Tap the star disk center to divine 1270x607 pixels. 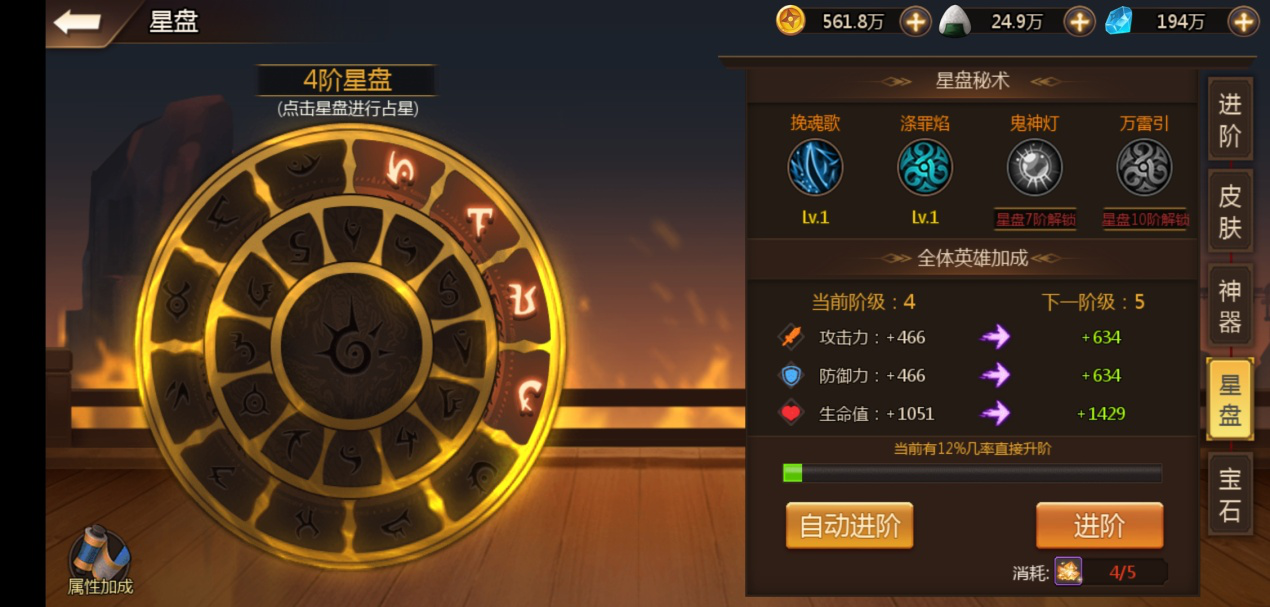click(351, 343)
